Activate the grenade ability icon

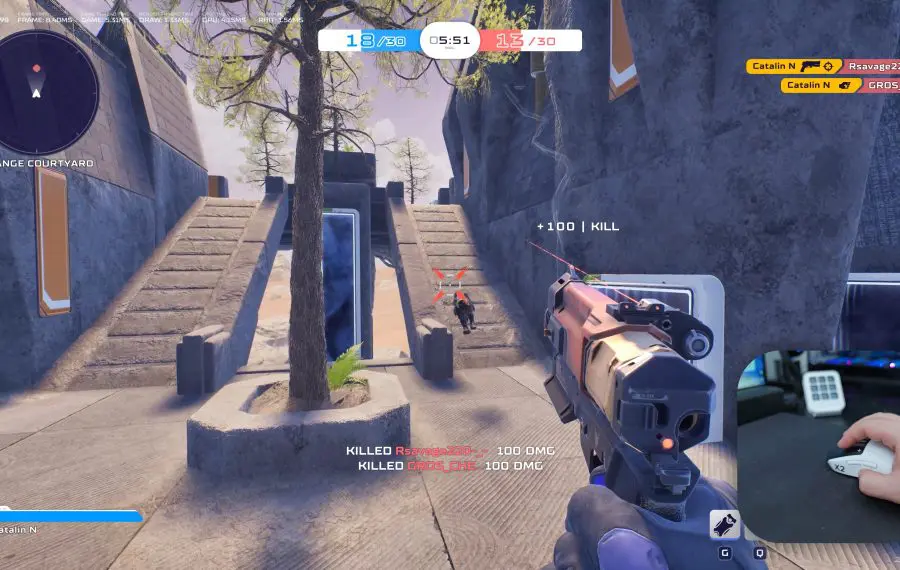coord(725,524)
